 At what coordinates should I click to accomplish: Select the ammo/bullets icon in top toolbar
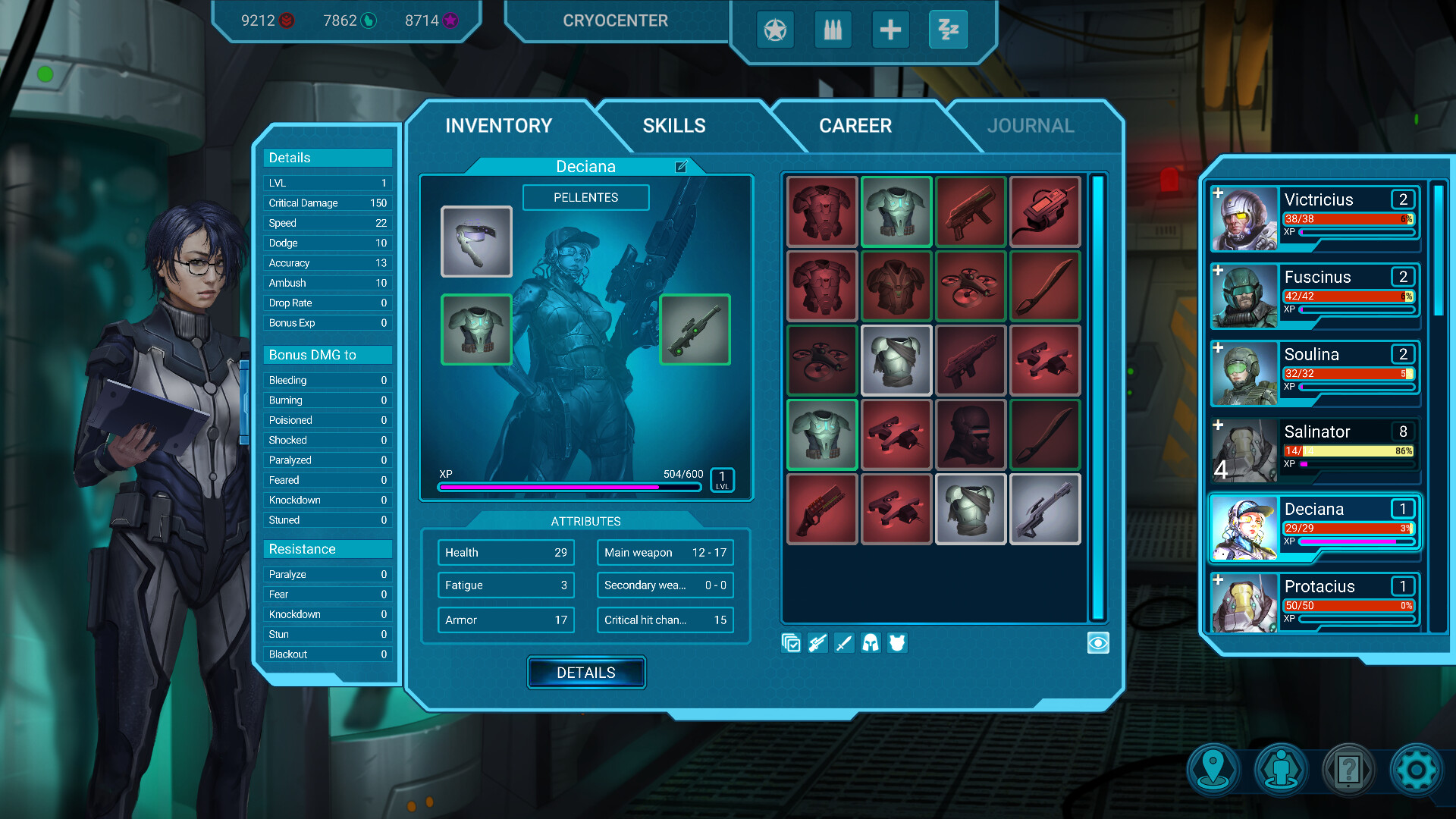(x=833, y=30)
